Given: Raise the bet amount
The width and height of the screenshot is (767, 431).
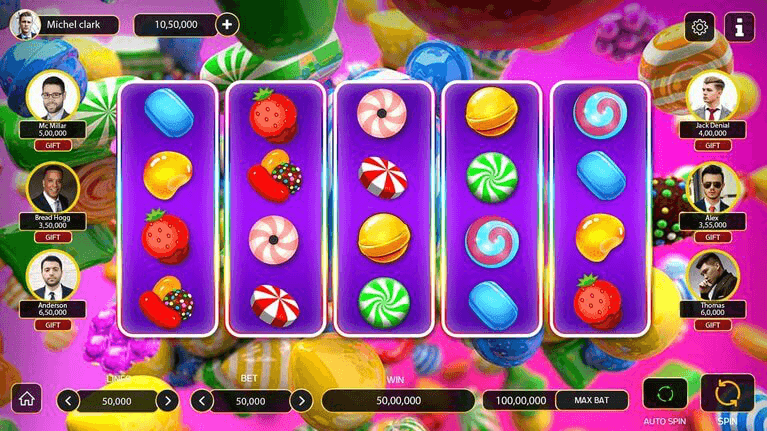Looking at the screenshot, I should [301, 401].
